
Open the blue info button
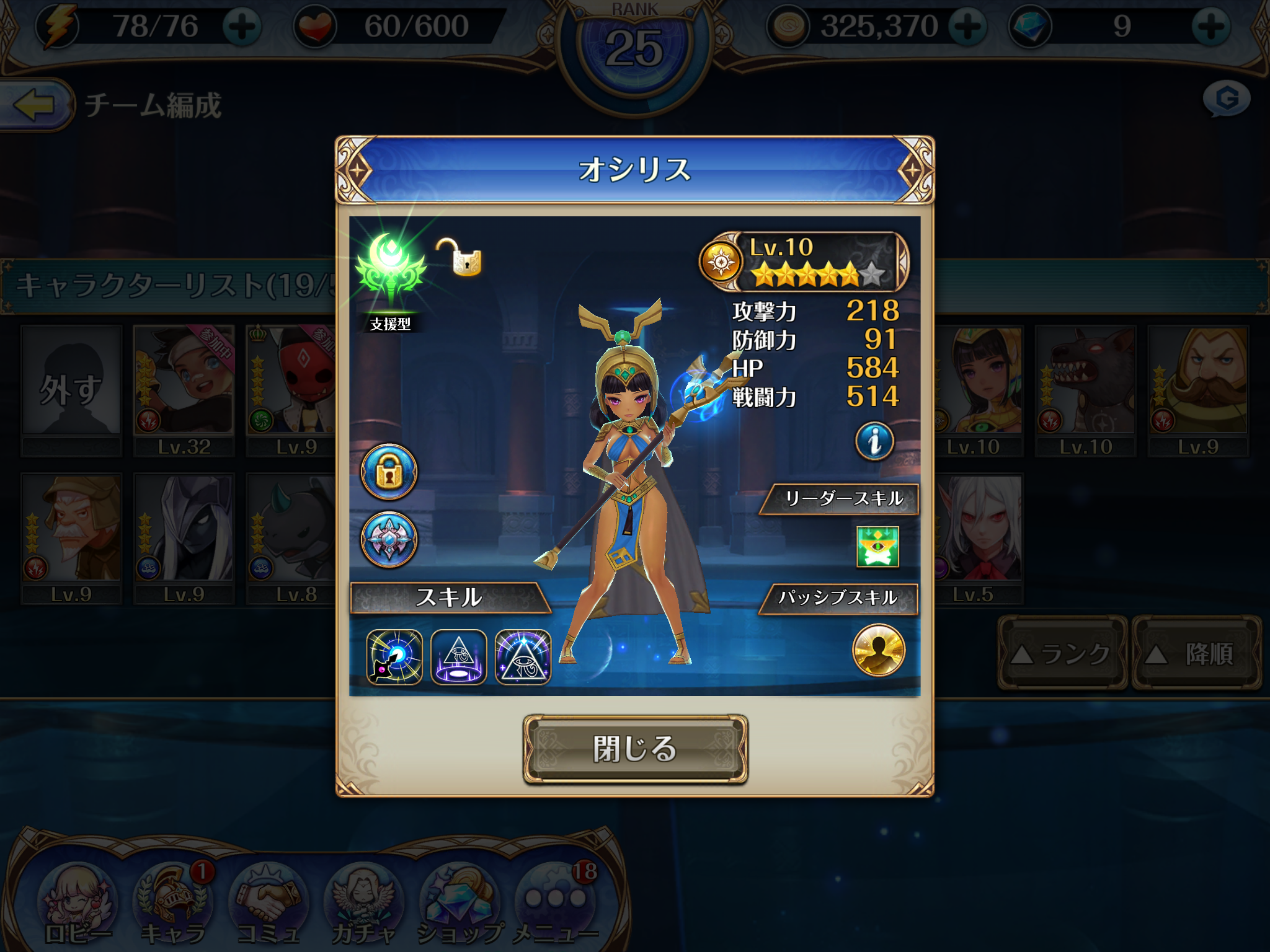pyautogui.click(x=874, y=441)
